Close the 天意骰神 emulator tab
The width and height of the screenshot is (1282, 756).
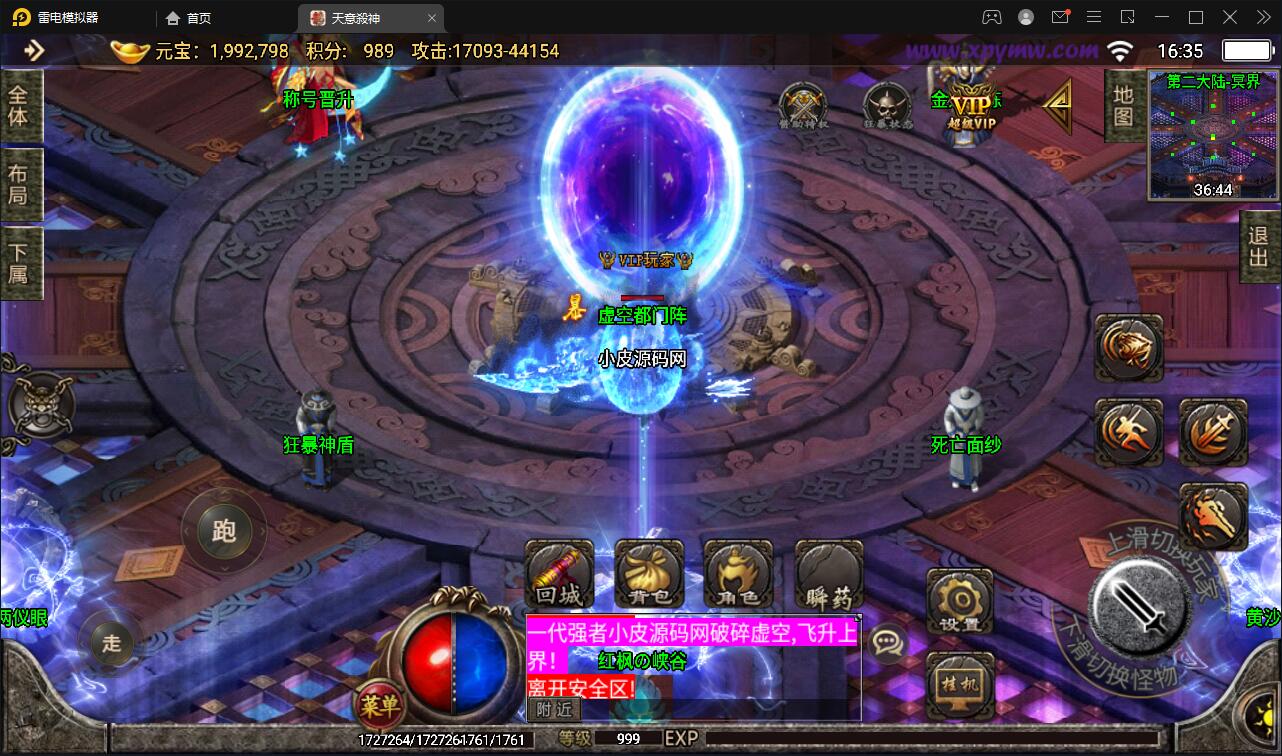(x=432, y=18)
